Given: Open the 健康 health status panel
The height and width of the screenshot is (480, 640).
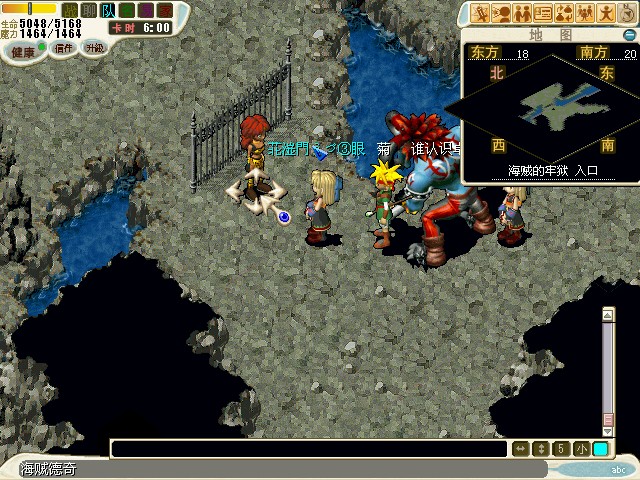Looking at the screenshot, I should [x=19, y=48].
